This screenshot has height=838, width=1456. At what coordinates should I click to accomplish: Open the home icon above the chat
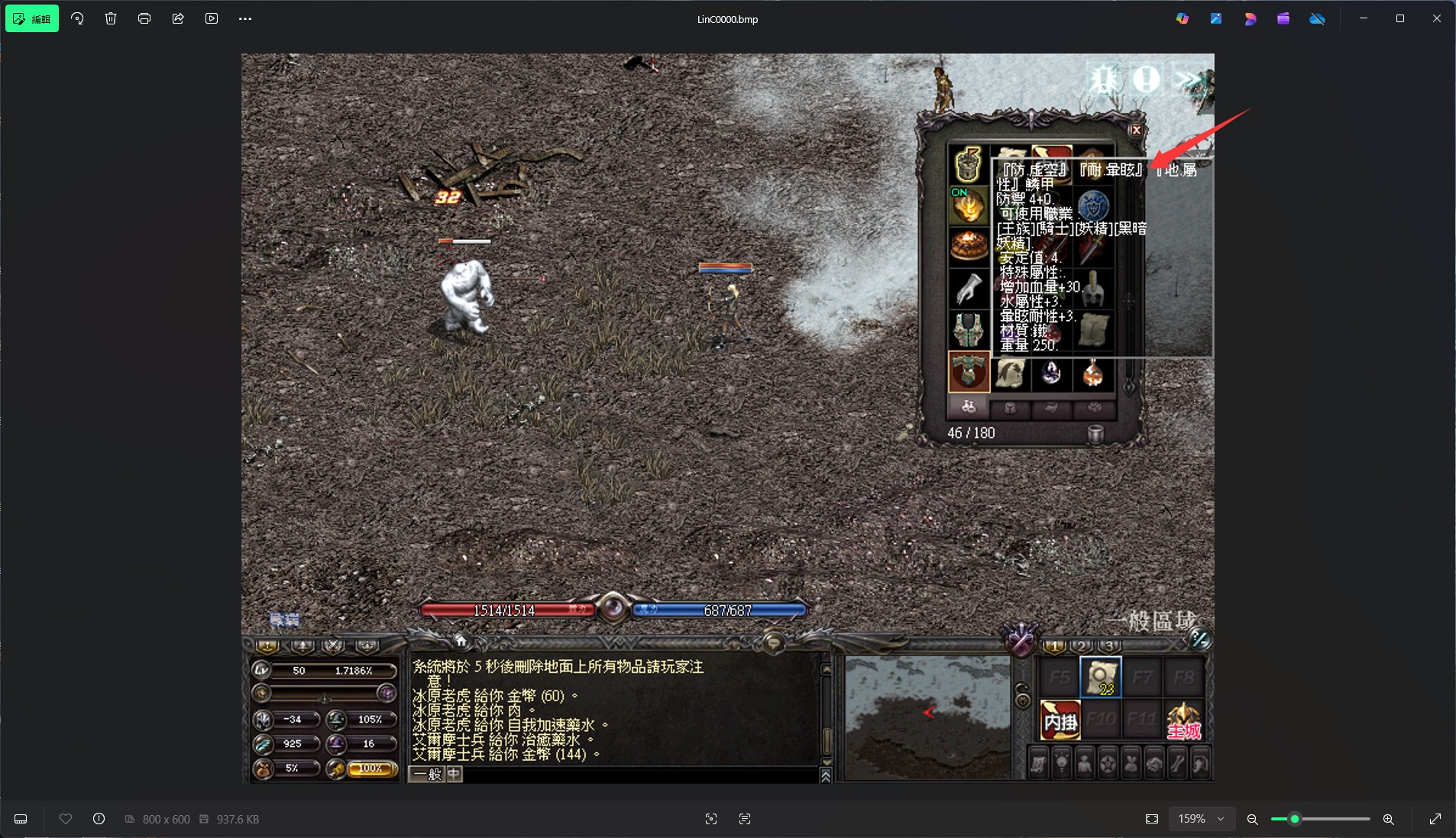pyautogui.click(x=460, y=640)
